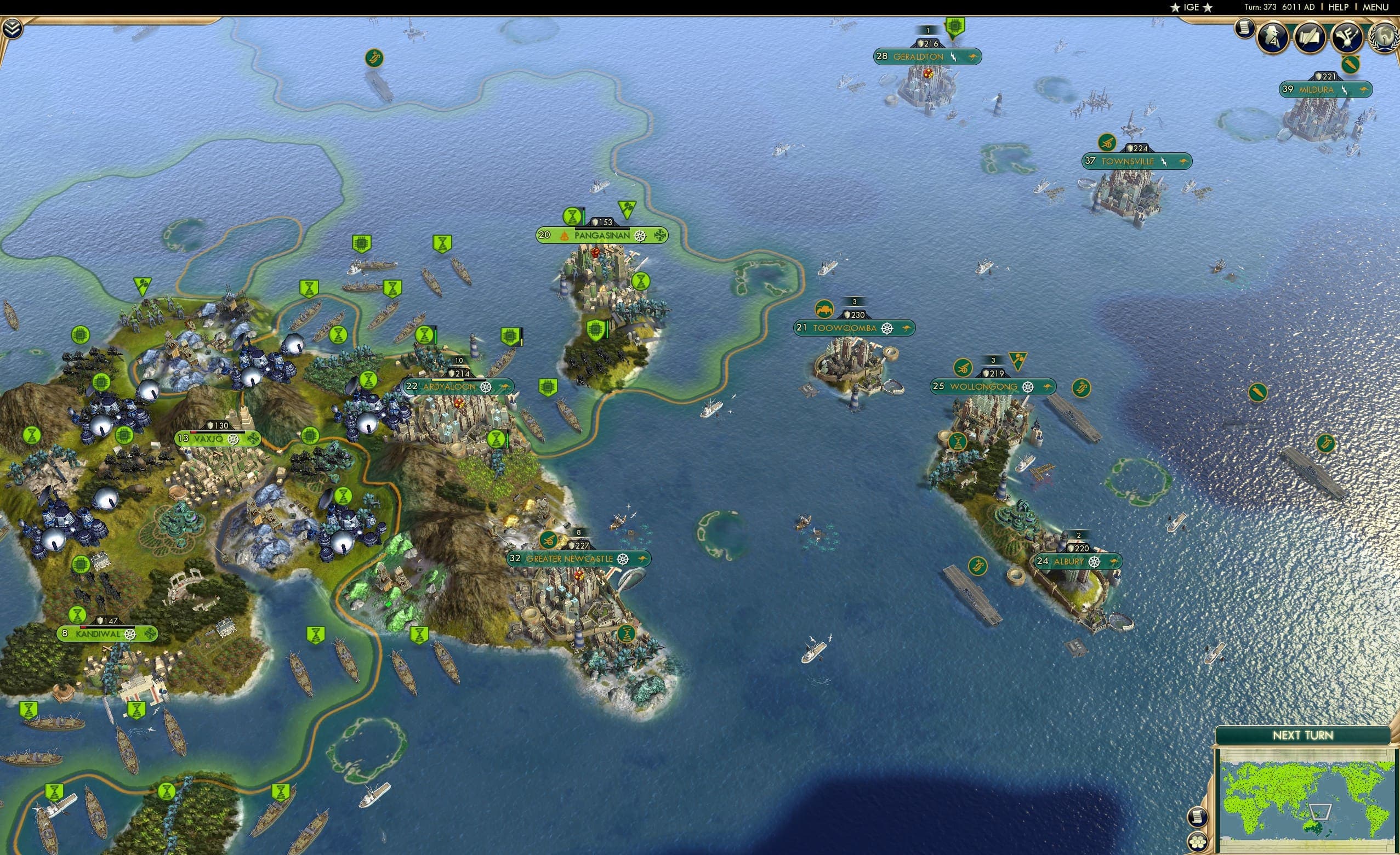1400x855 pixels.
Task: Toggle the puppet icon on Wollongong banner
Action: (1048, 387)
